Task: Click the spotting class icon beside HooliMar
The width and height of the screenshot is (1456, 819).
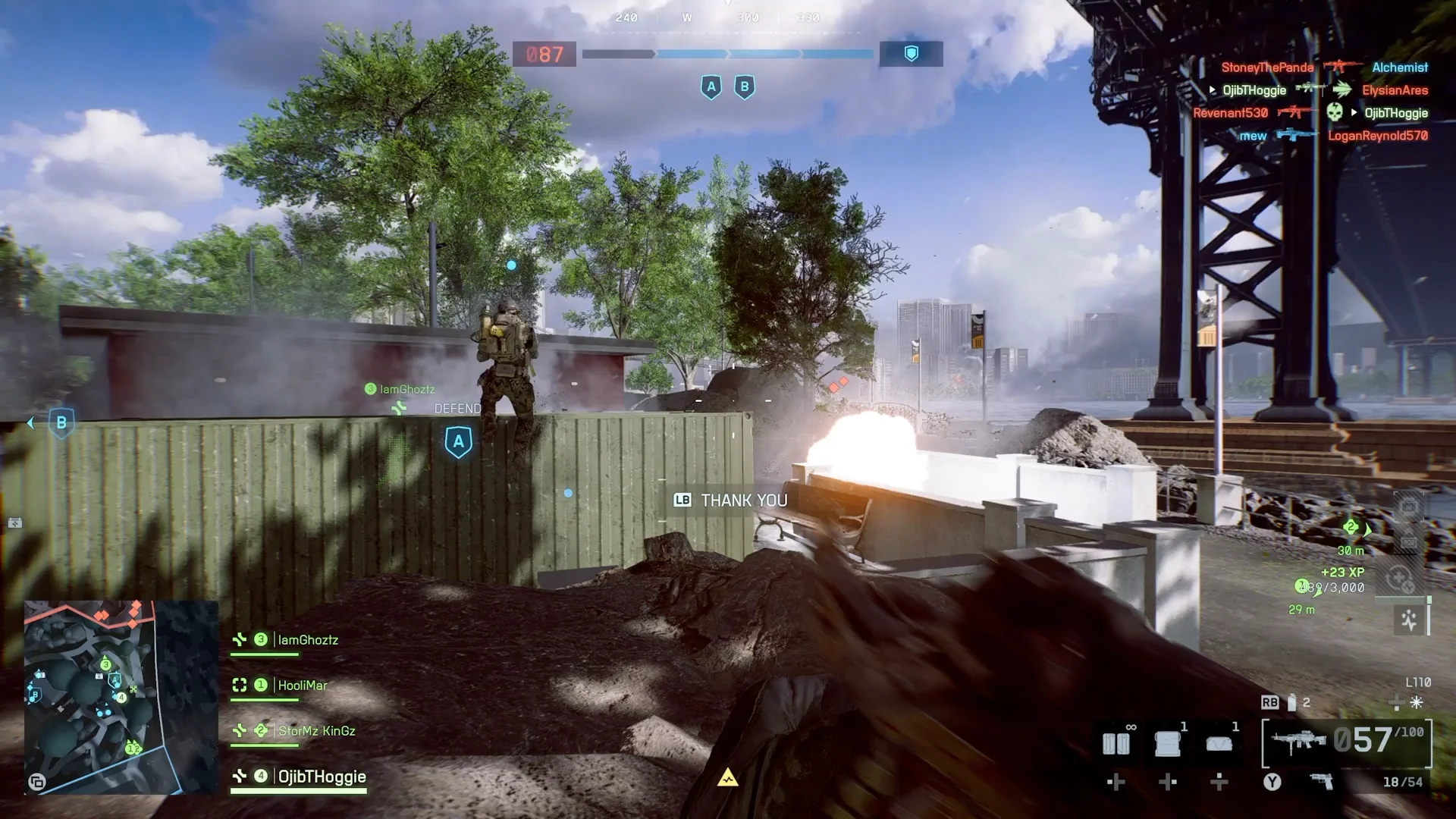Action: tap(239, 686)
